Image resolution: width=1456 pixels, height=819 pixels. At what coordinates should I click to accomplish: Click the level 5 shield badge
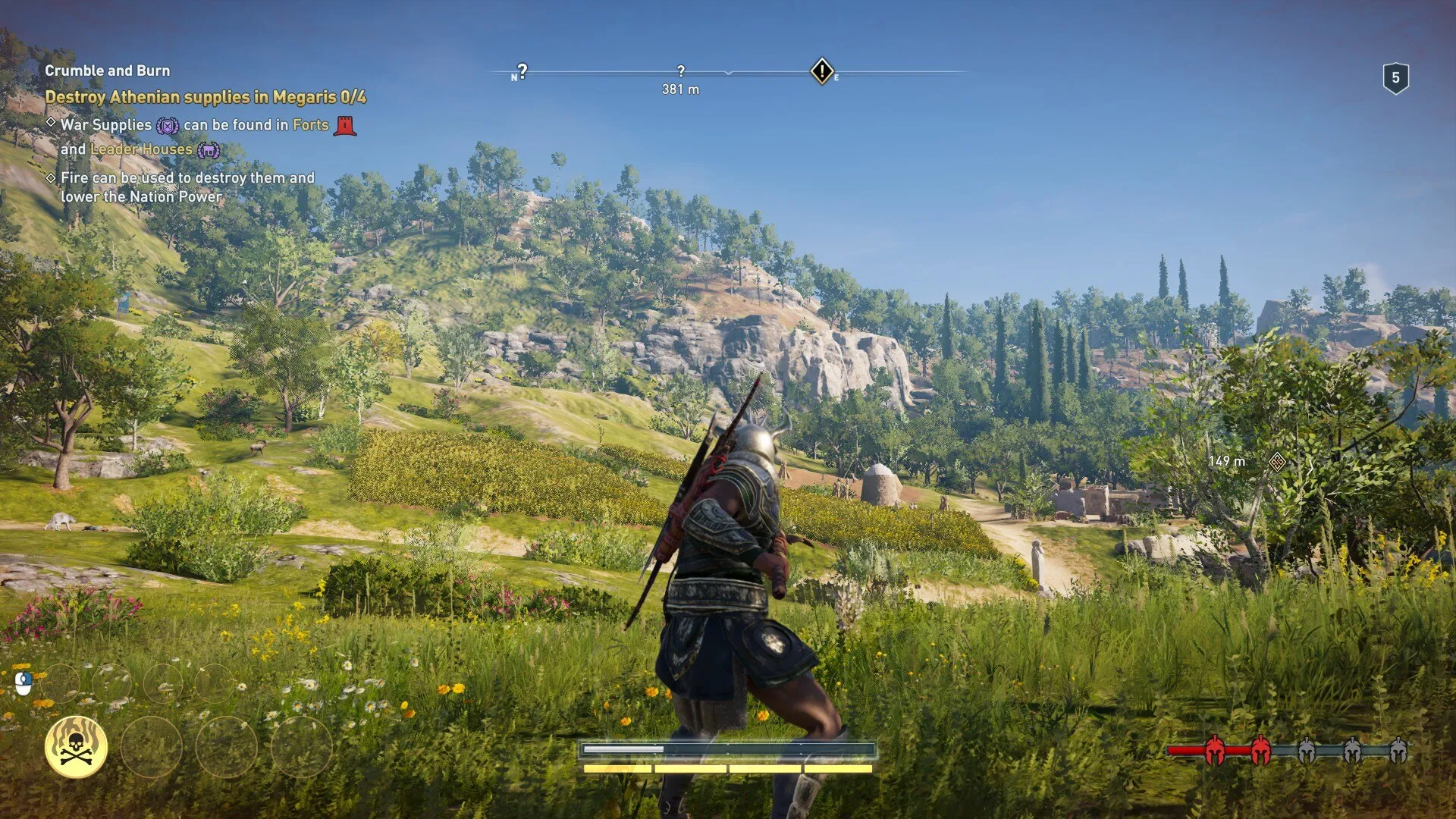(1395, 78)
